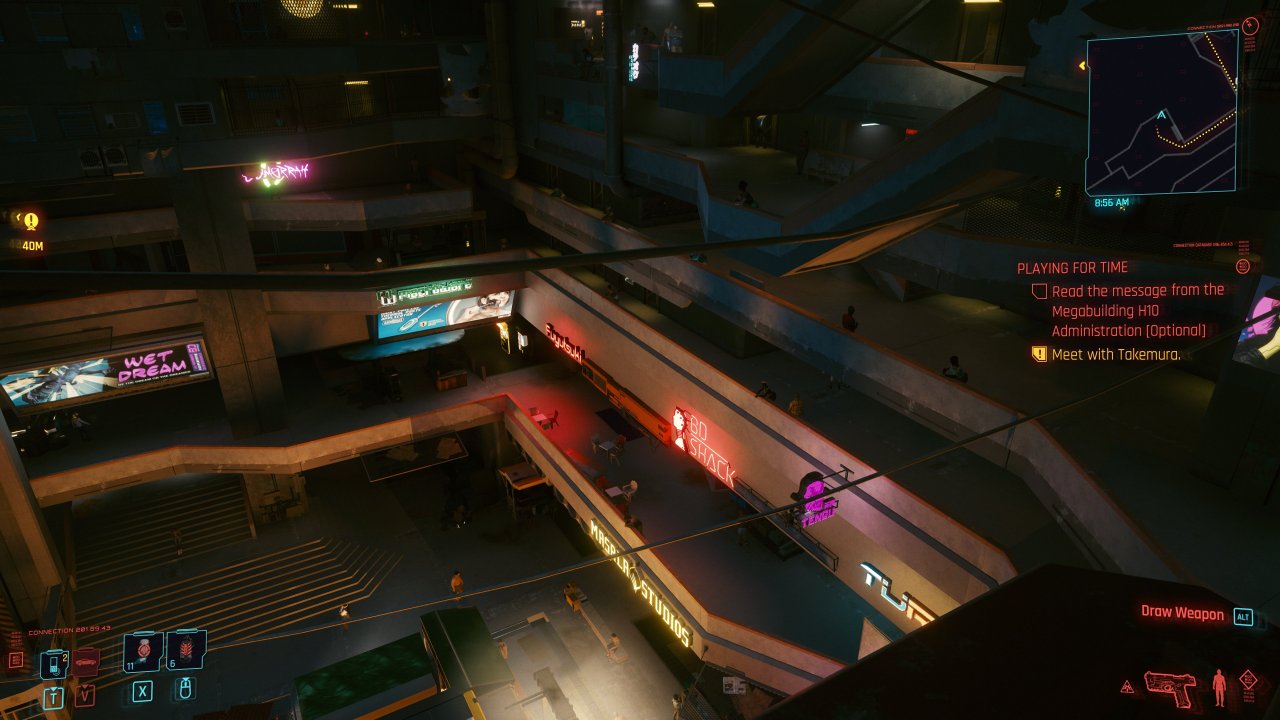Select the PLAYING FOR TIME quest title
1280x720 pixels.
pyautogui.click(x=1073, y=267)
